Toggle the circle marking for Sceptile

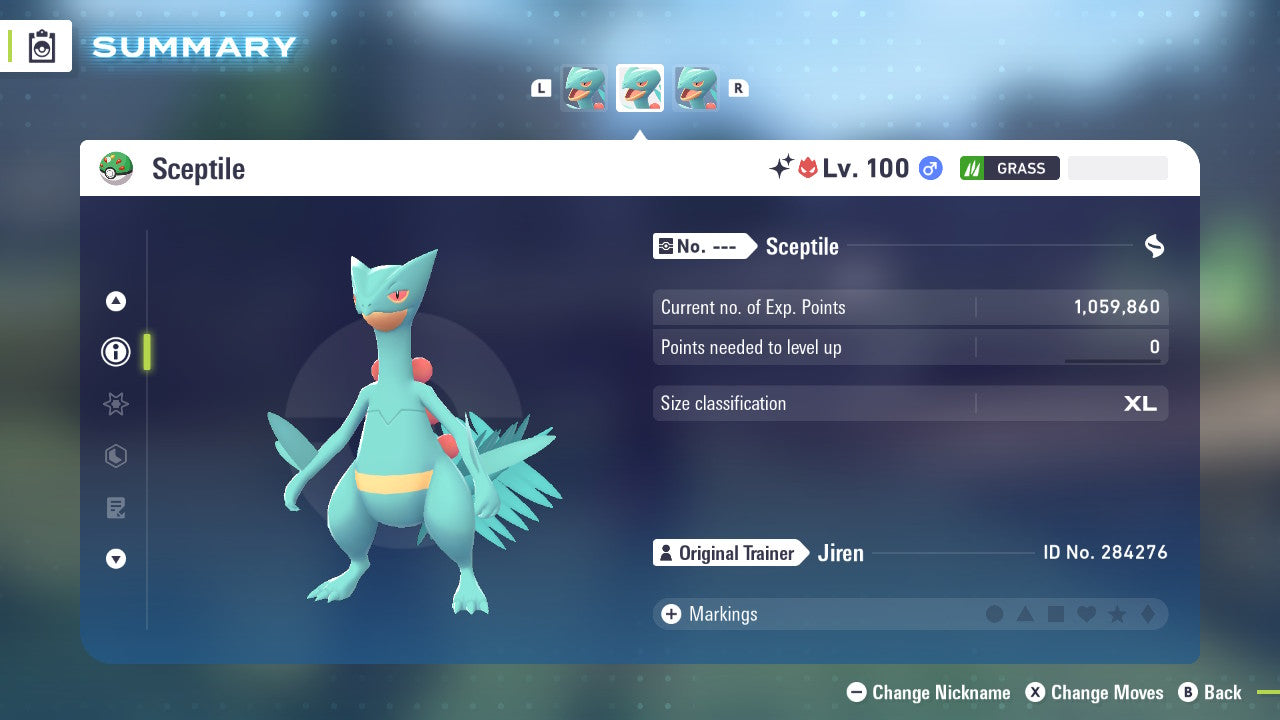[994, 614]
